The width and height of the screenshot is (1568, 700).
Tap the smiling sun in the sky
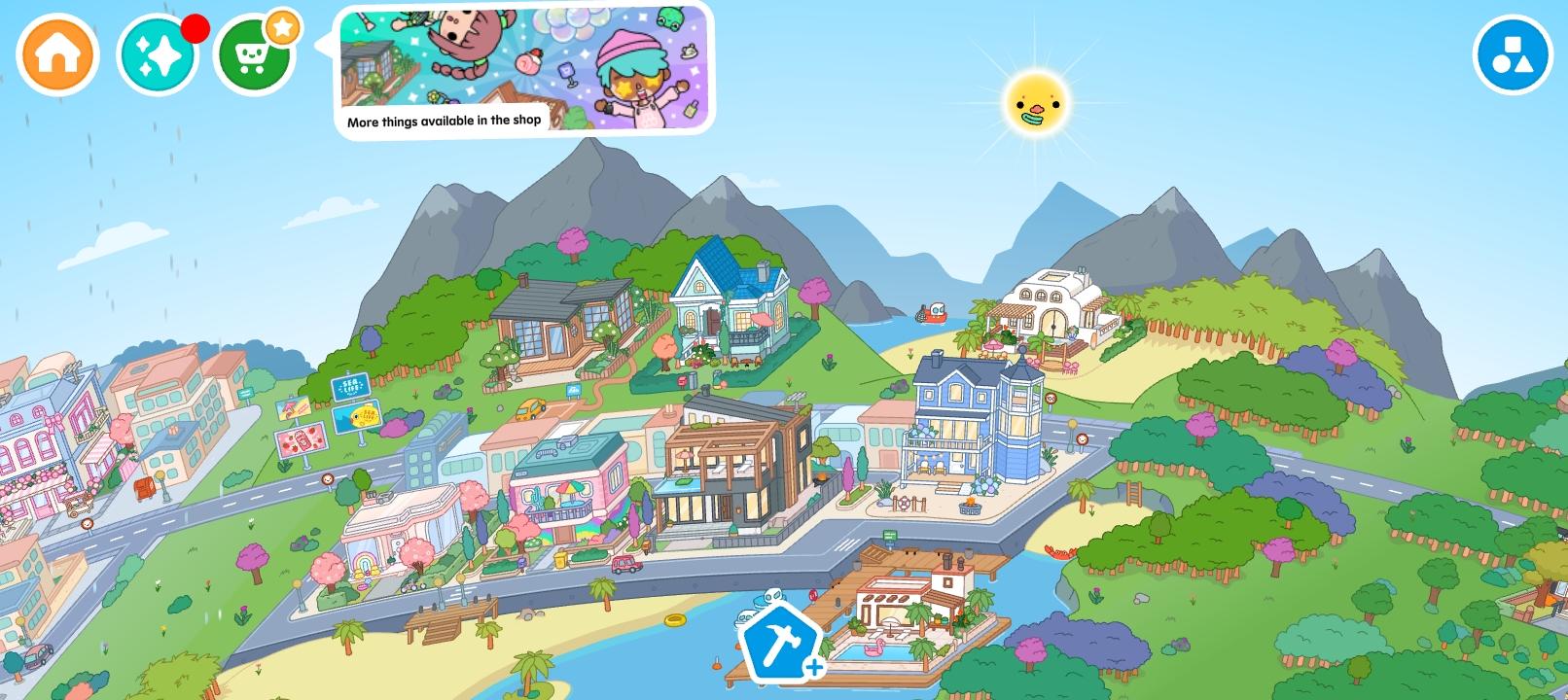(x=1039, y=99)
